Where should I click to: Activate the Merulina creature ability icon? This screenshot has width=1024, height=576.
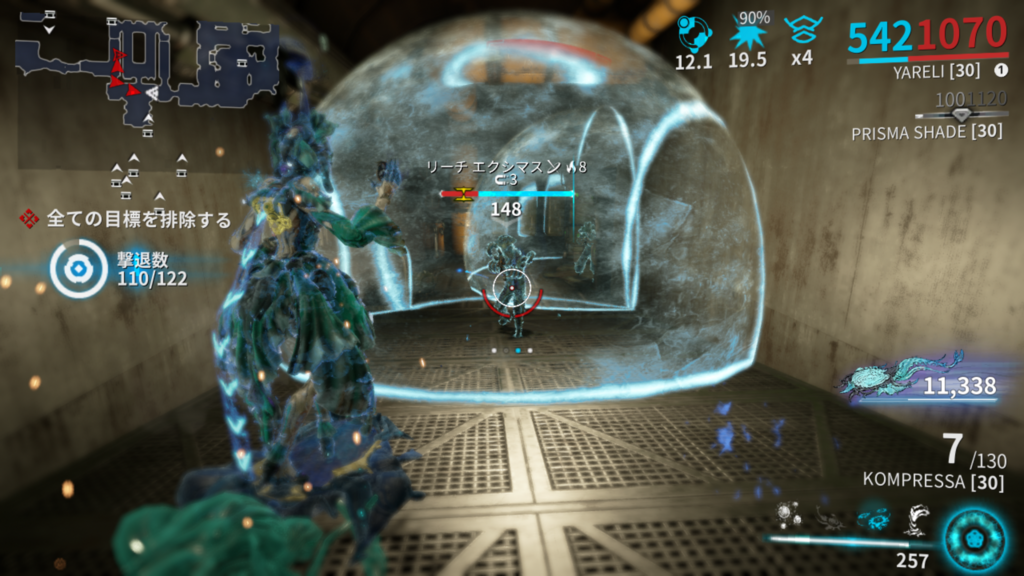pos(828,519)
